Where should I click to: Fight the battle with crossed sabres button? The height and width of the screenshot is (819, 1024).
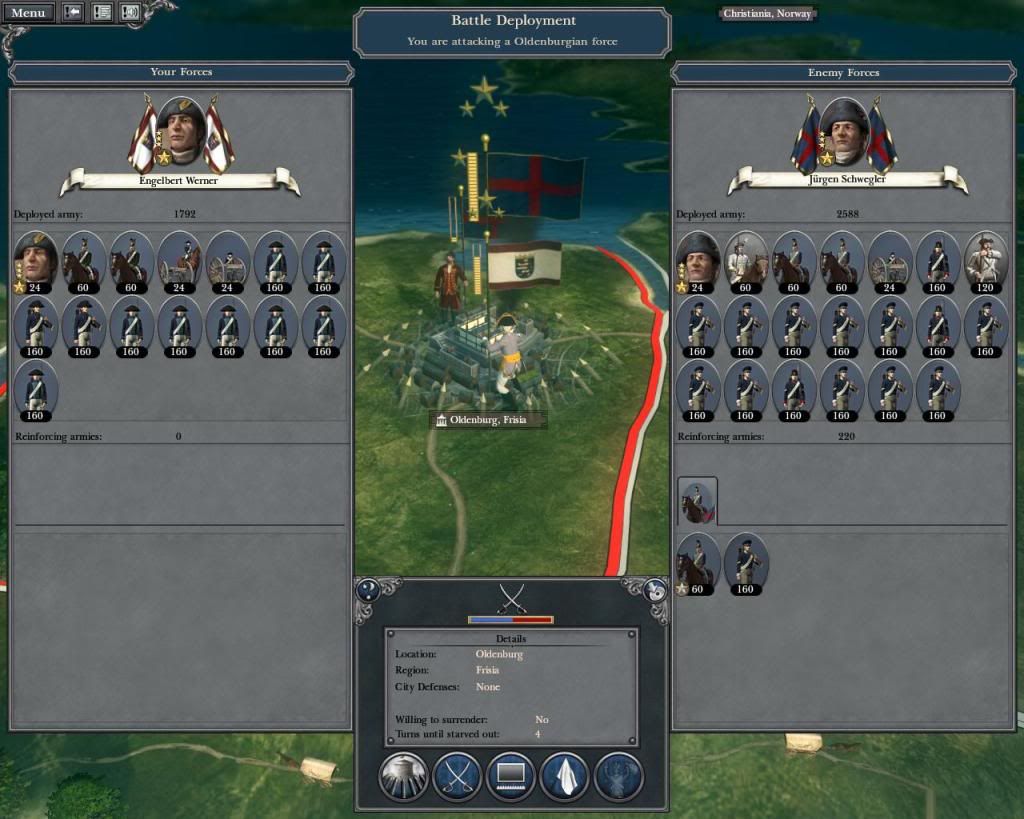coord(457,776)
